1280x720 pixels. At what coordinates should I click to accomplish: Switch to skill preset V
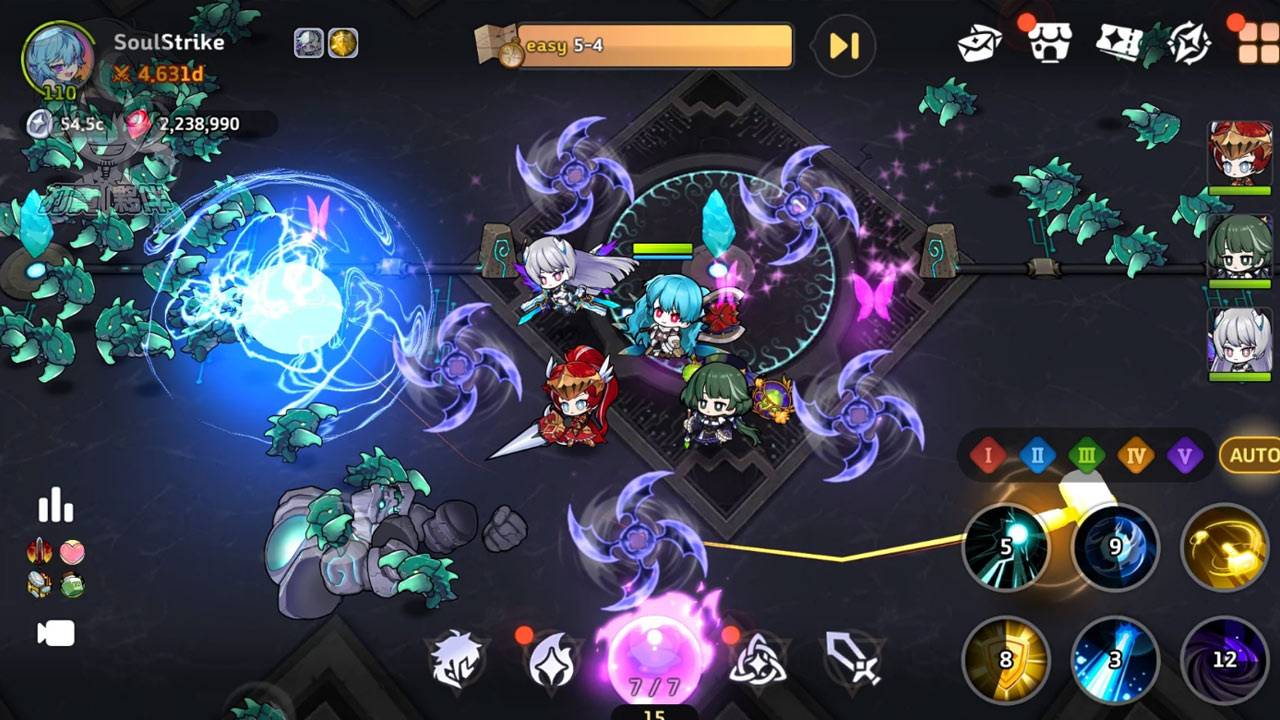pos(1185,457)
